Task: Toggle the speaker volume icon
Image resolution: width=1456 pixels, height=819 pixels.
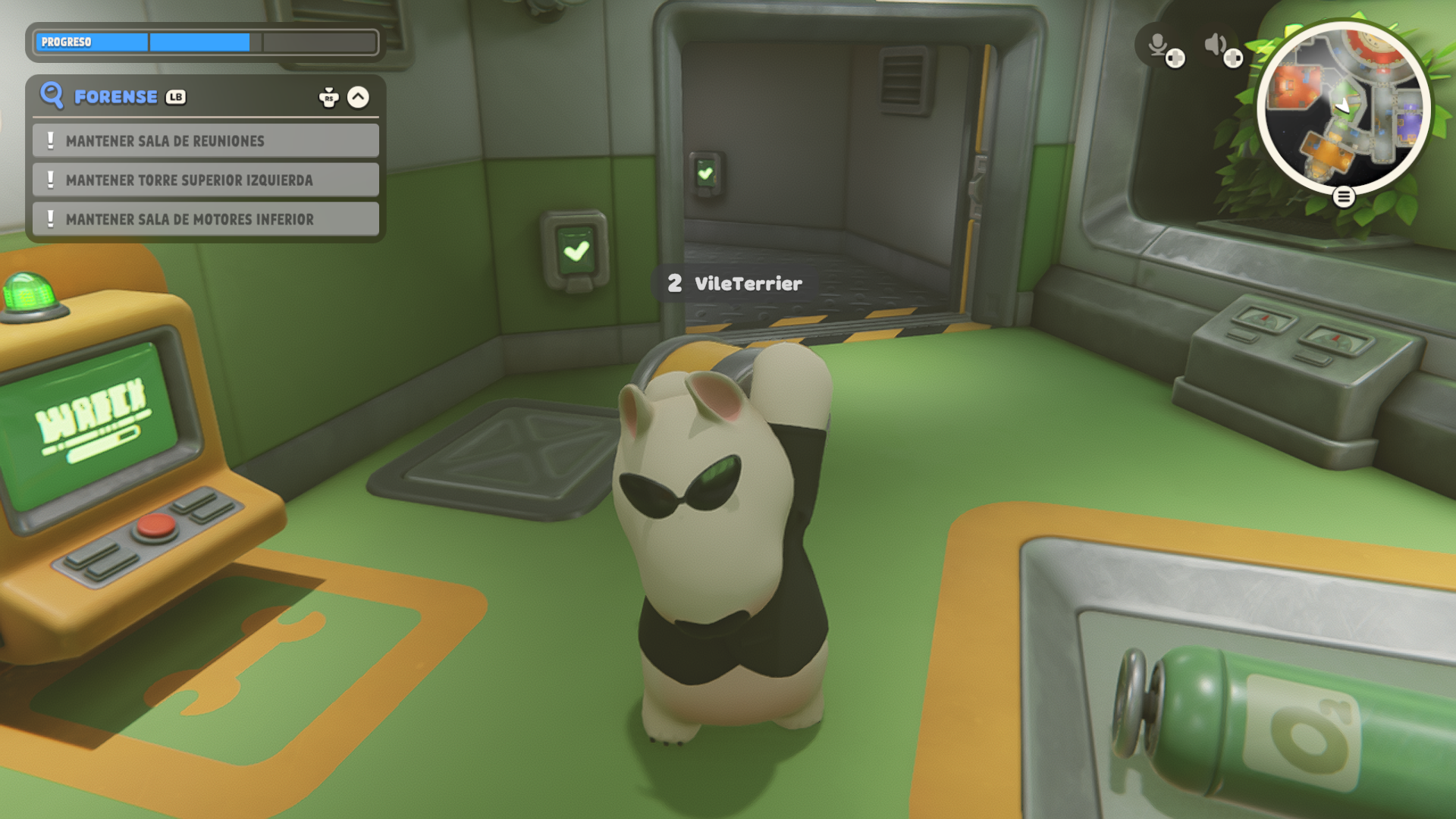Action: point(1216,45)
